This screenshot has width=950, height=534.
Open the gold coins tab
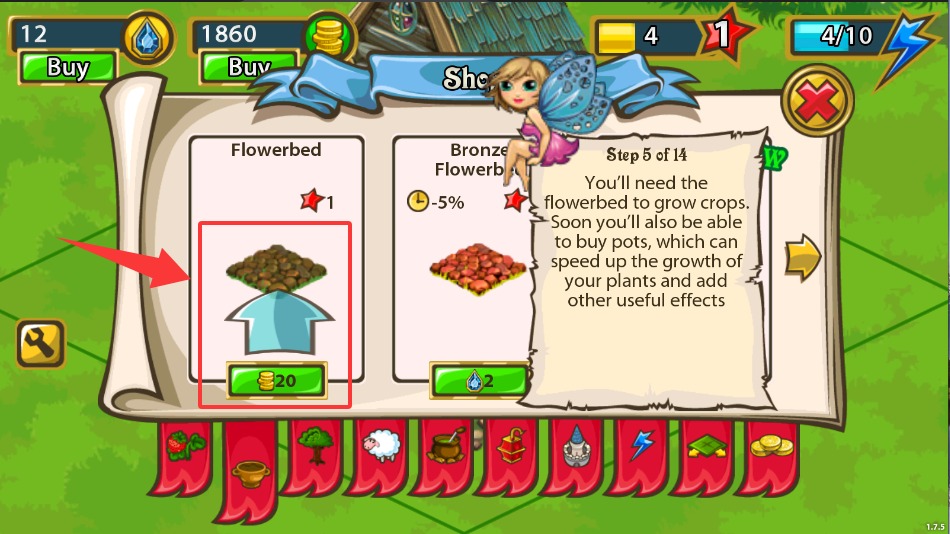pyautogui.click(x=771, y=443)
